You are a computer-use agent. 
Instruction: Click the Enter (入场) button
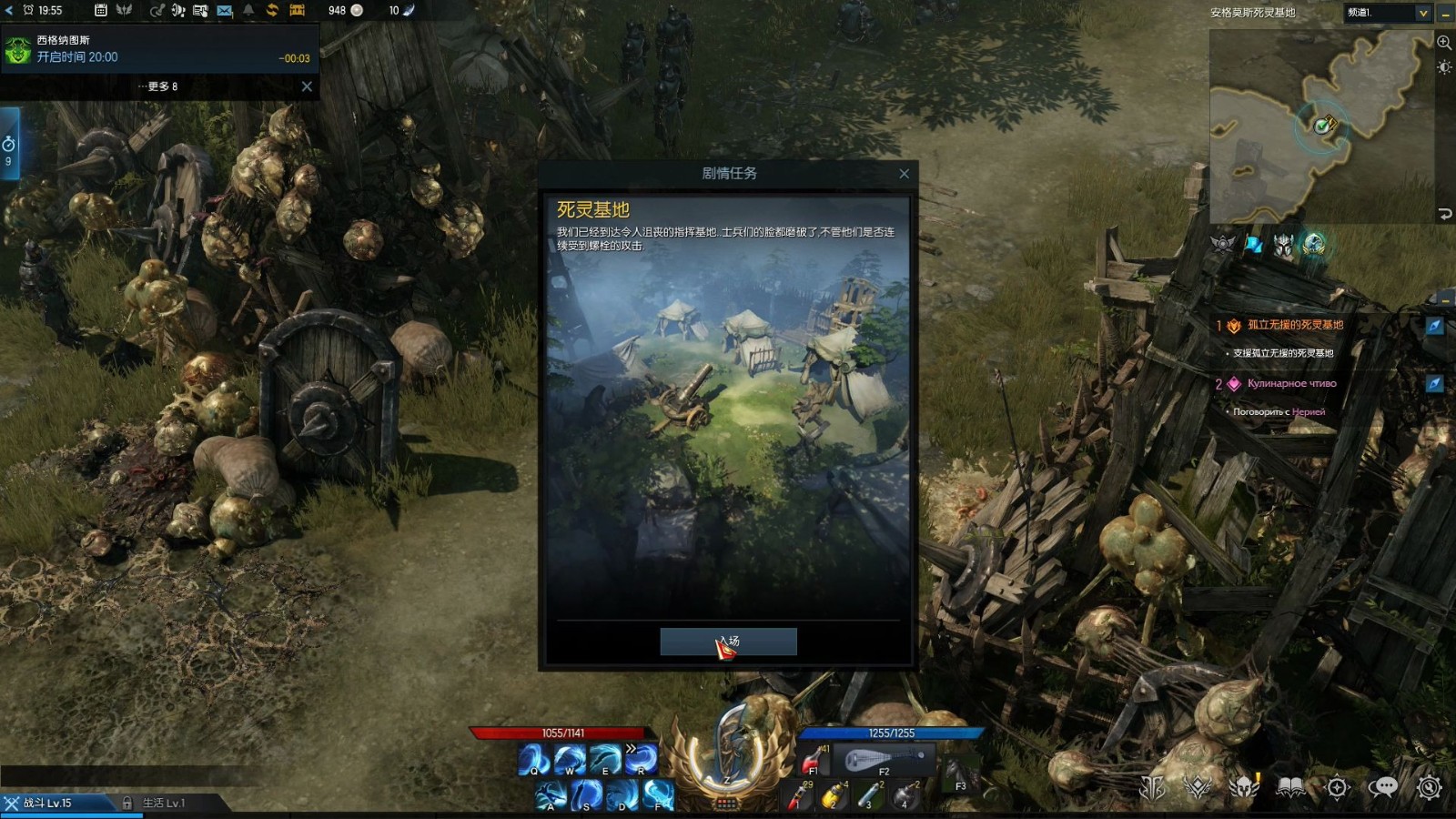click(728, 642)
